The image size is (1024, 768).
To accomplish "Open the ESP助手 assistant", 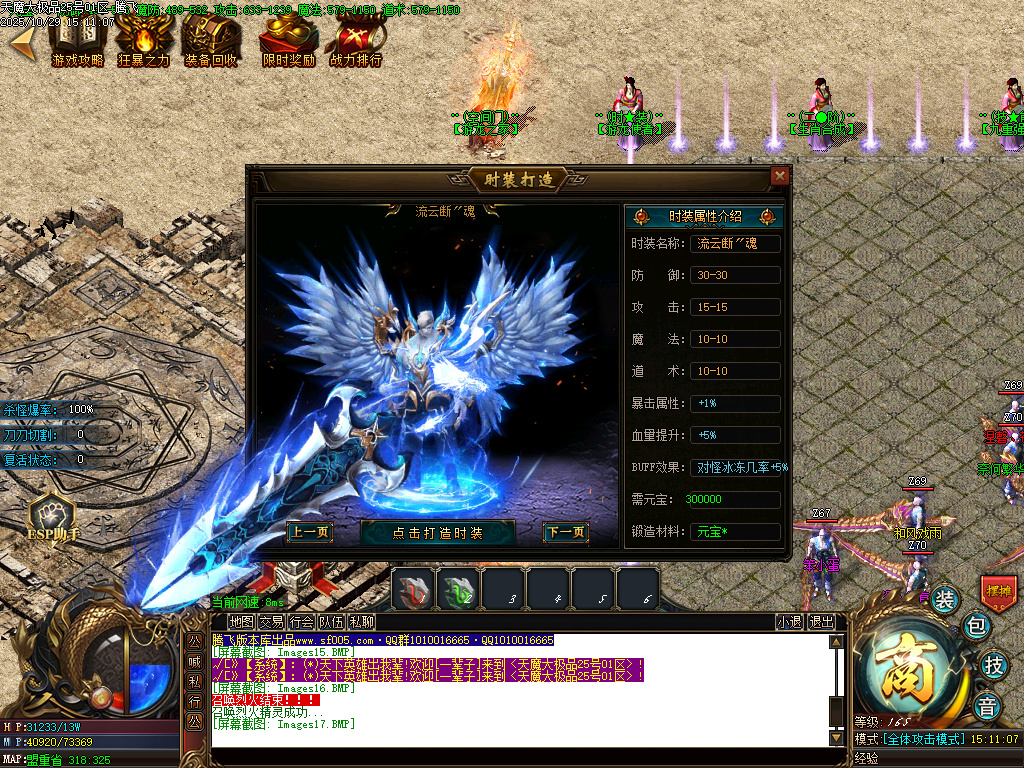I will (x=53, y=516).
